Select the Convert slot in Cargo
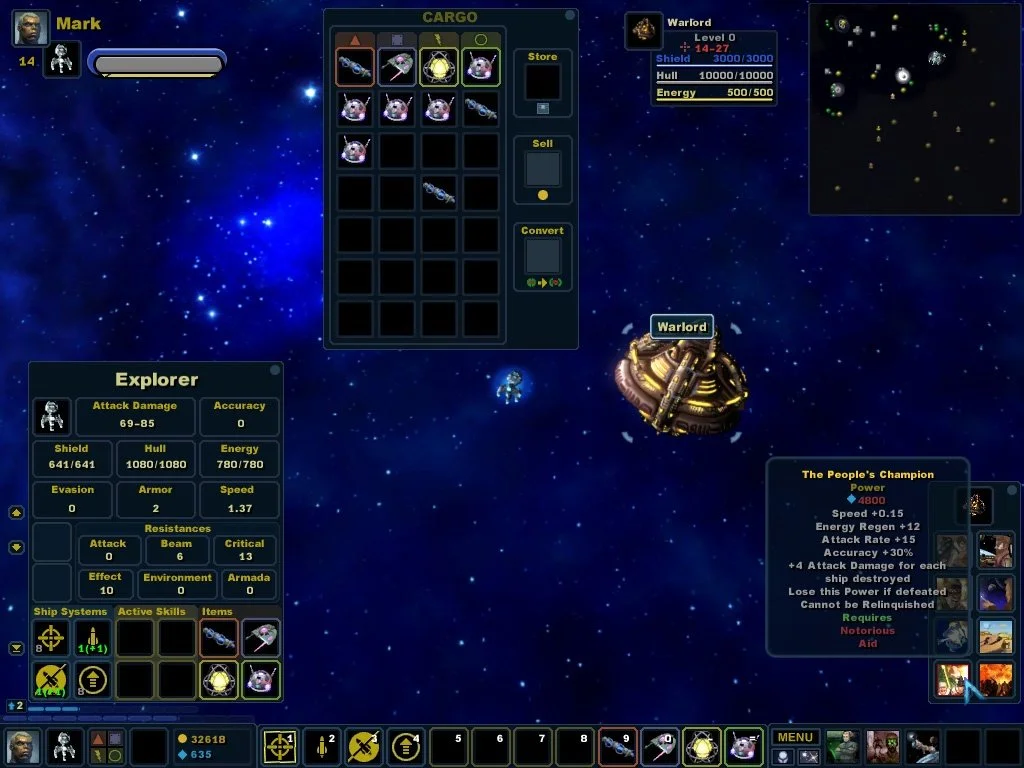The image size is (1024, 768). [543, 255]
